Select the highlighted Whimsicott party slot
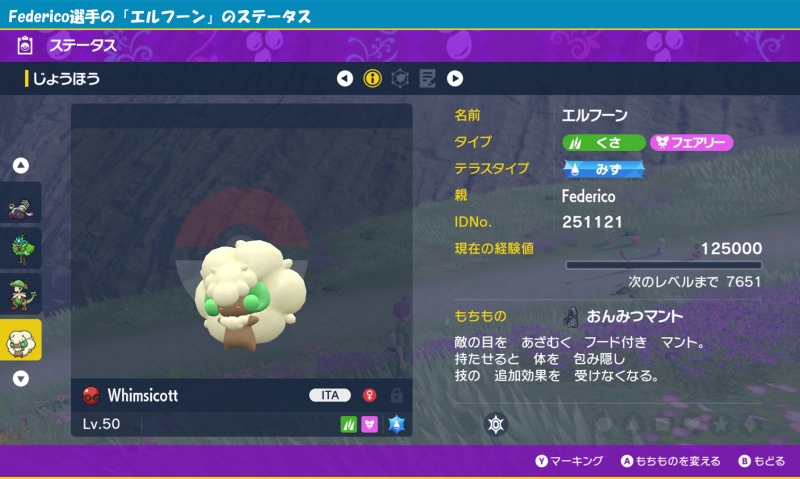The height and width of the screenshot is (479, 800). click(x=21, y=340)
